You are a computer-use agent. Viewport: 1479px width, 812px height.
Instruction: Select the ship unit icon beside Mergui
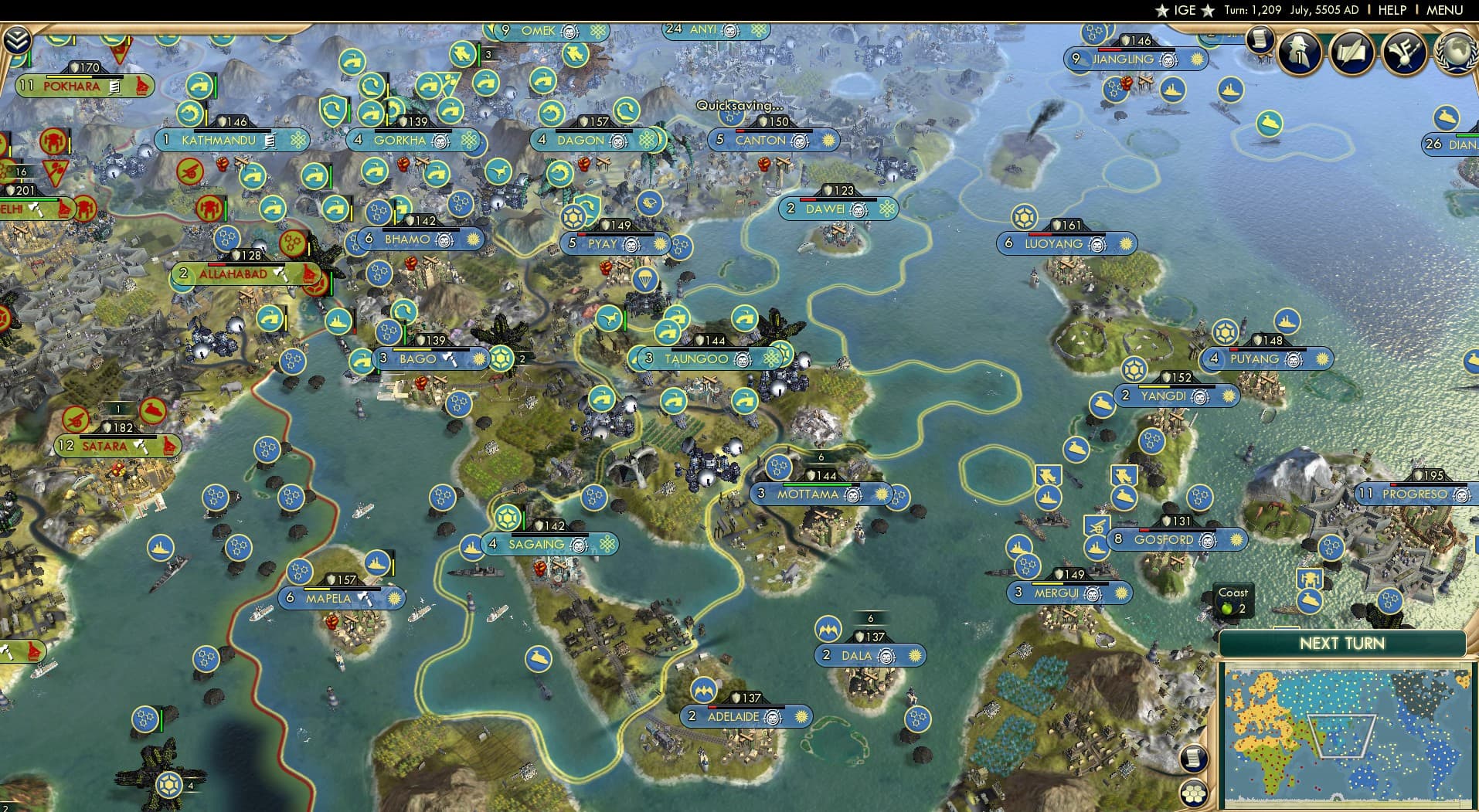click(1018, 547)
